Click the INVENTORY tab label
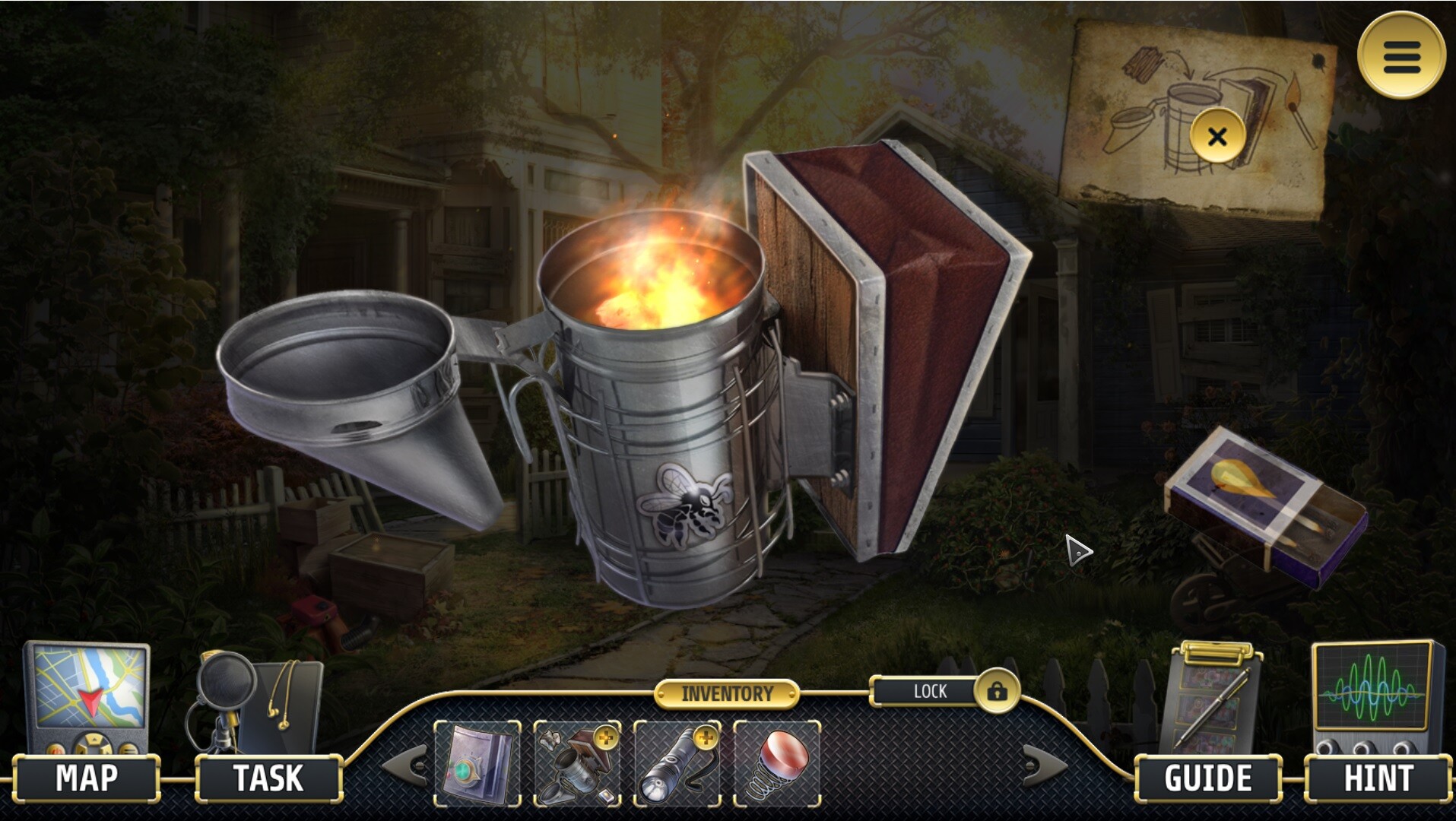The width and height of the screenshot is (1456, 821). click(728, 693)
